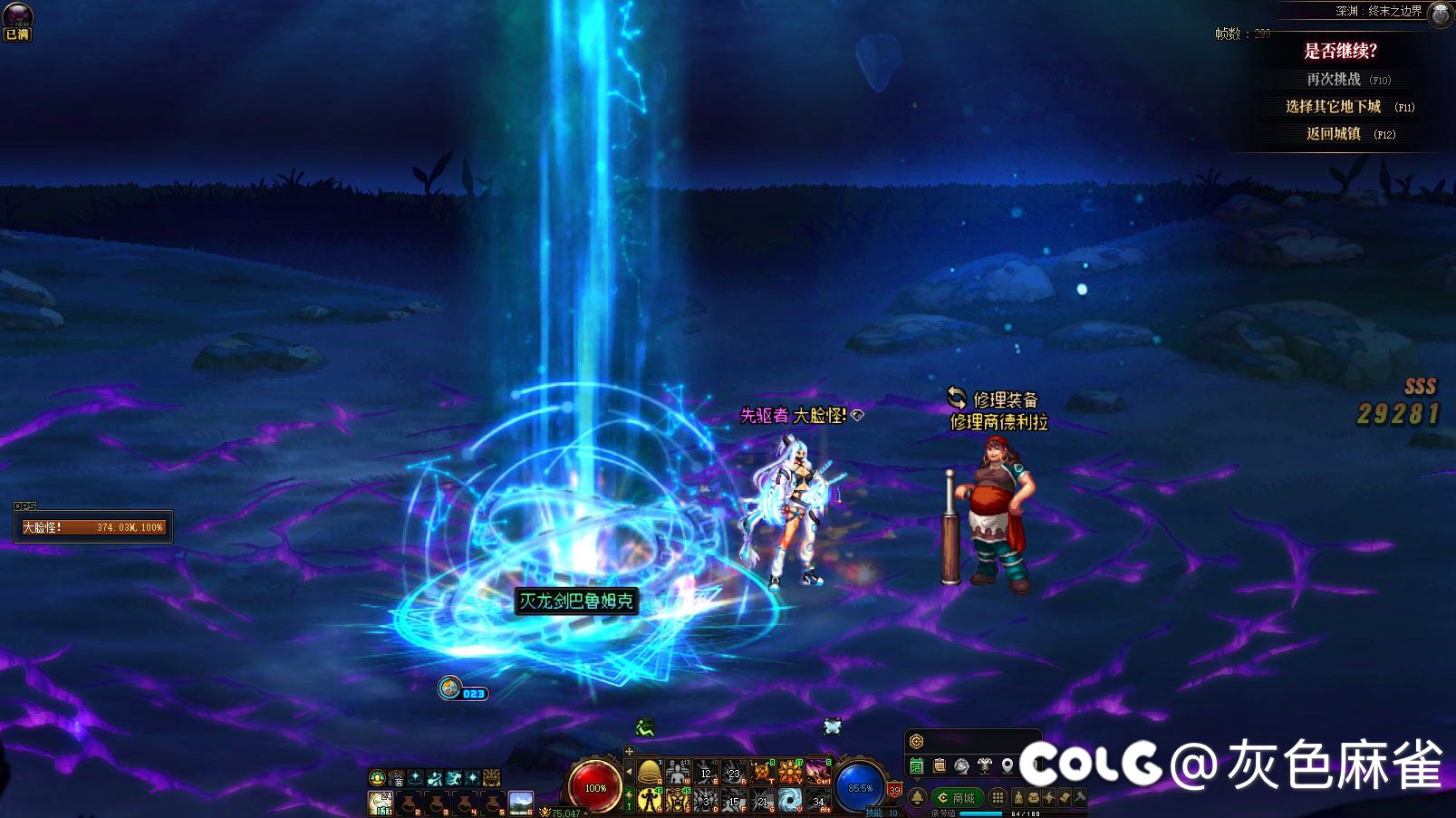Activate the golden bell skill on Q
The width and height of the screenshot is (1456, 818).
[649, 773]
